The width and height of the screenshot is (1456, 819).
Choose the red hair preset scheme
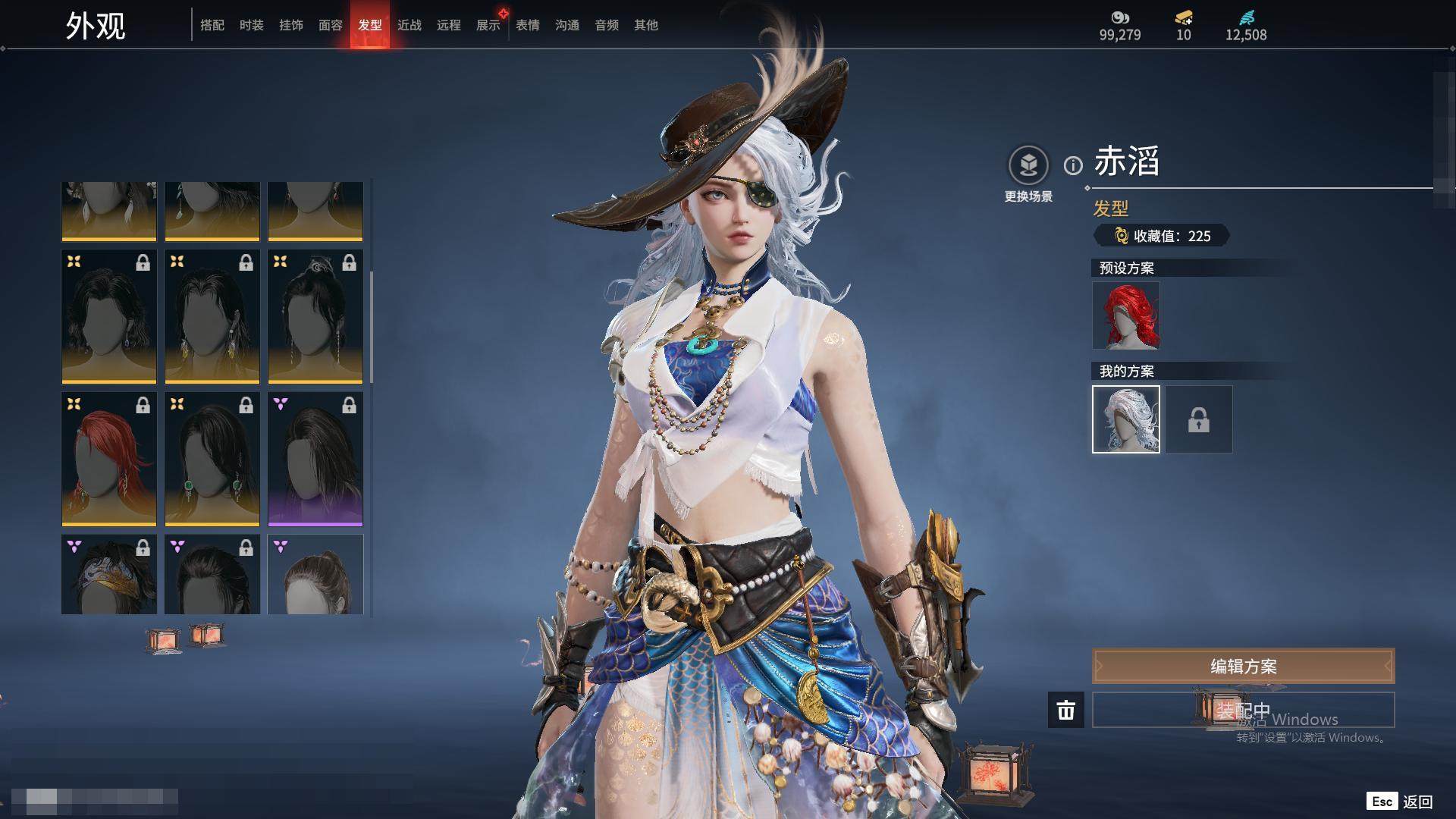tap(1126, 315)
